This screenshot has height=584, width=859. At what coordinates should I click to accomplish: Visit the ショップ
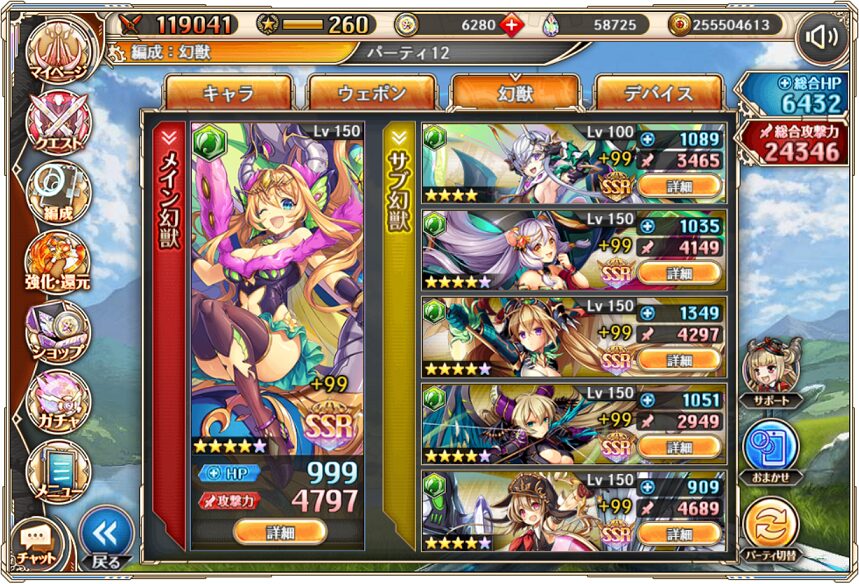59,332
